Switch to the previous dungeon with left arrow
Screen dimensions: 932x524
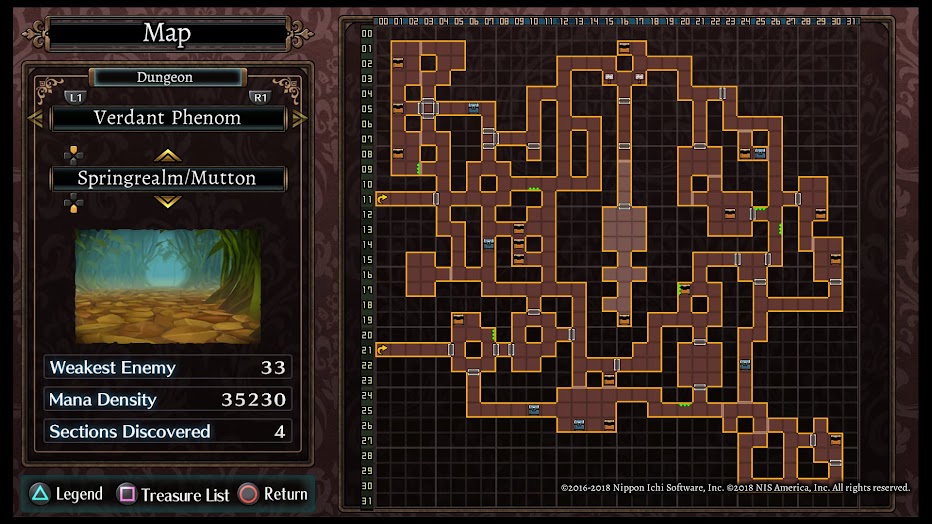point(35,118)
